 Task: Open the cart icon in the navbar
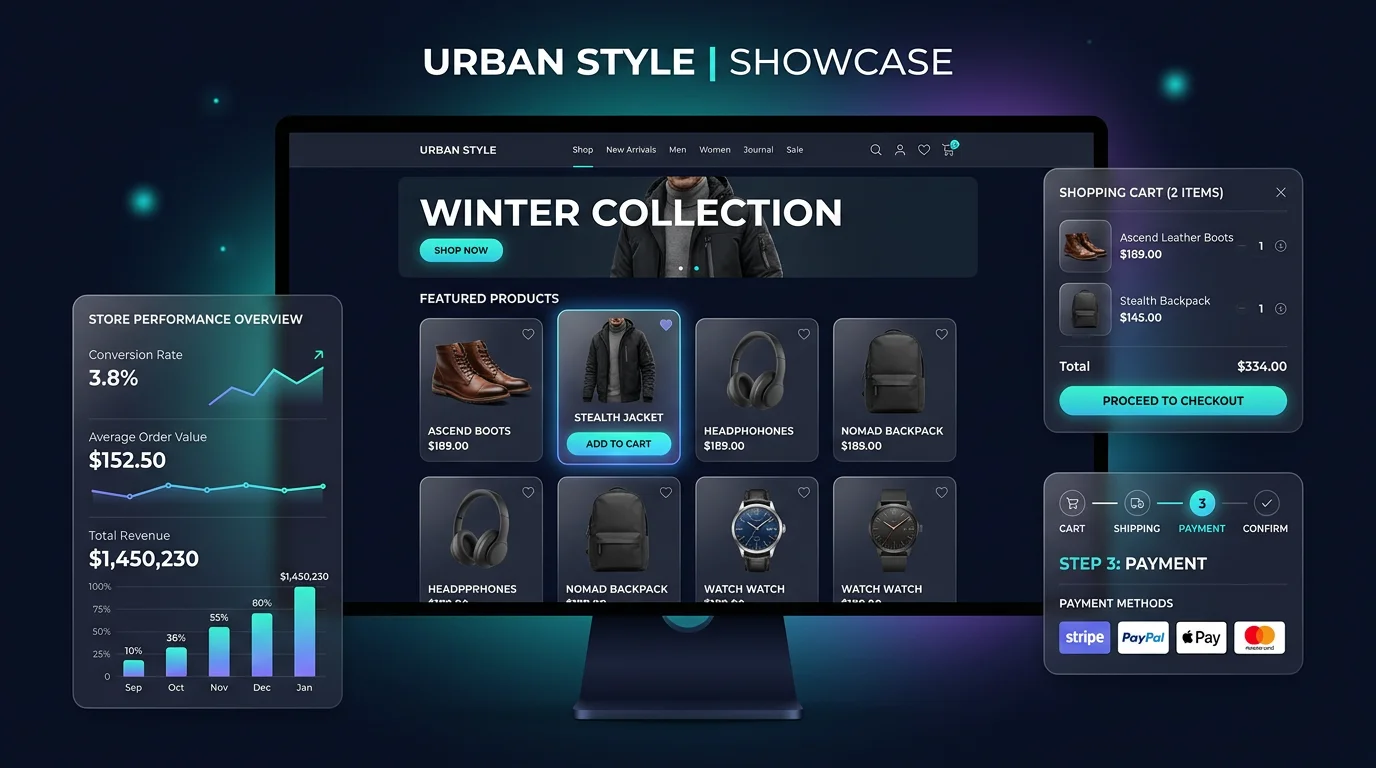click(x=948, y=150)
